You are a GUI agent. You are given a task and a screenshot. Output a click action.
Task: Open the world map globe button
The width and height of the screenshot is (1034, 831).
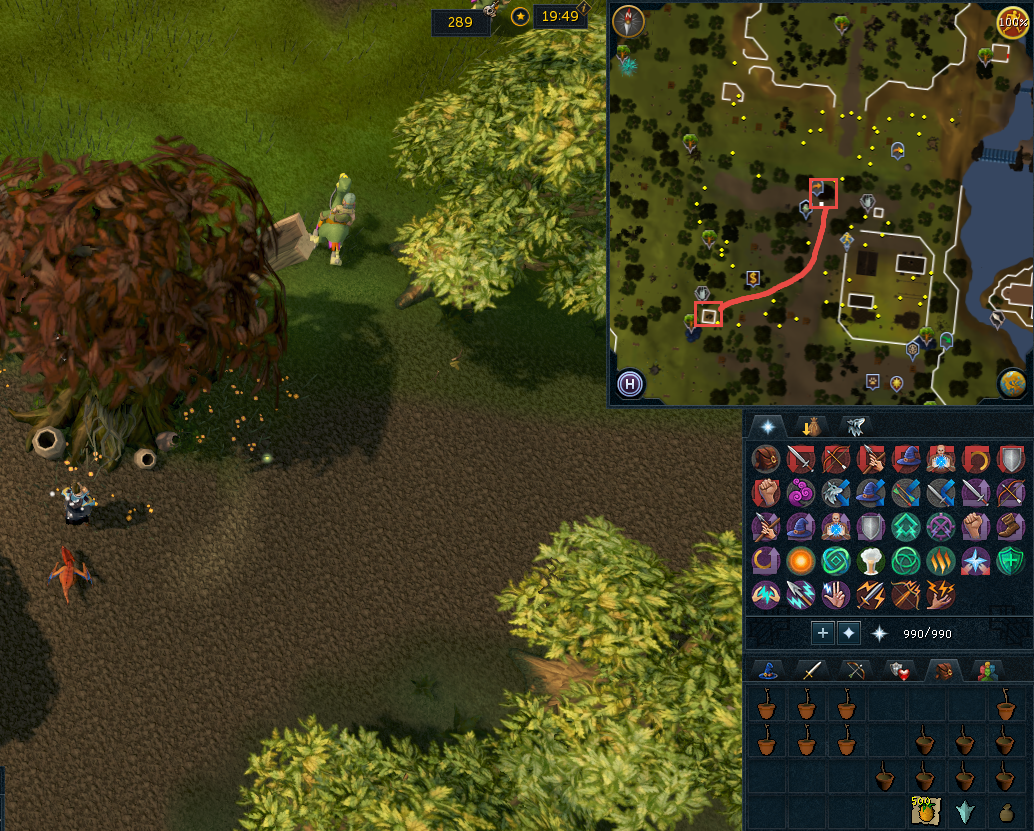coord(1012,383)
